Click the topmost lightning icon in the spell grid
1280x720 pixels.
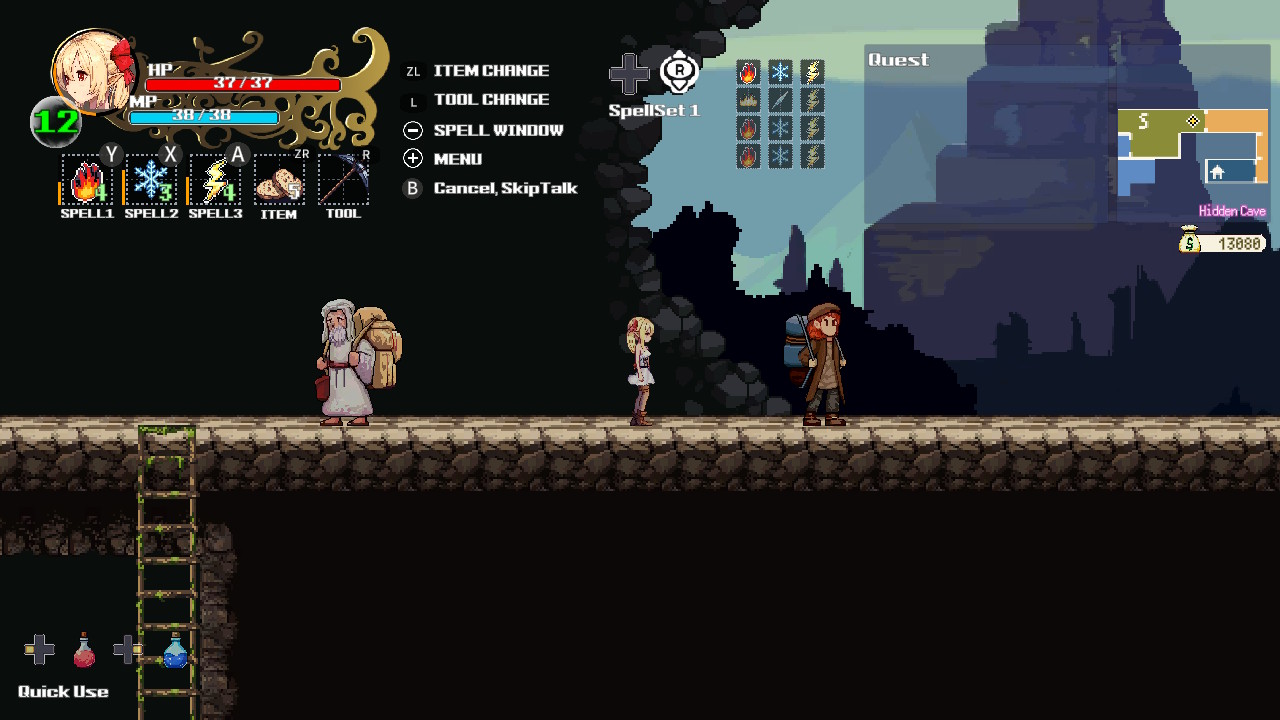(x=811, y=72)
